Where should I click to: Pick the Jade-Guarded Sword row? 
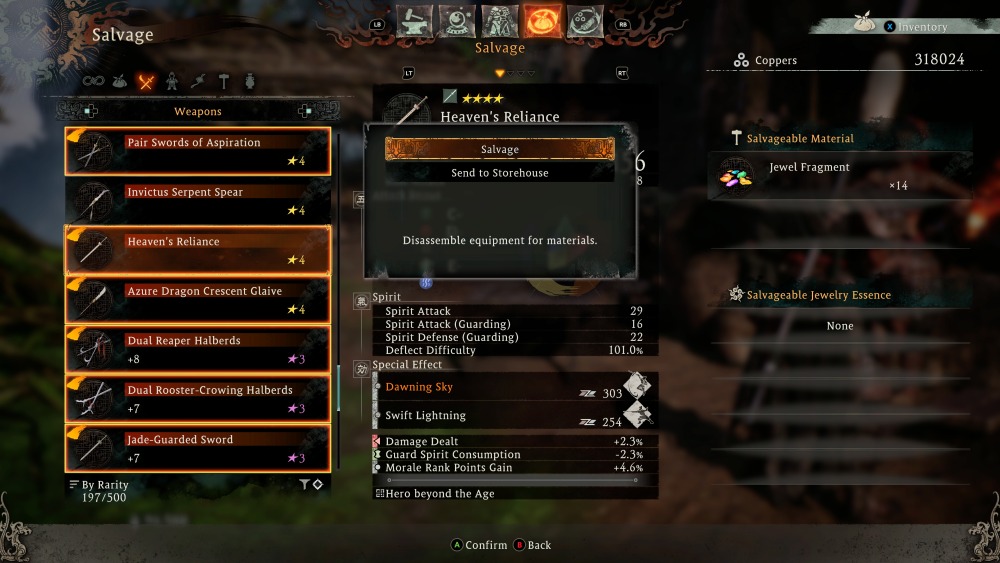[198, 448]
